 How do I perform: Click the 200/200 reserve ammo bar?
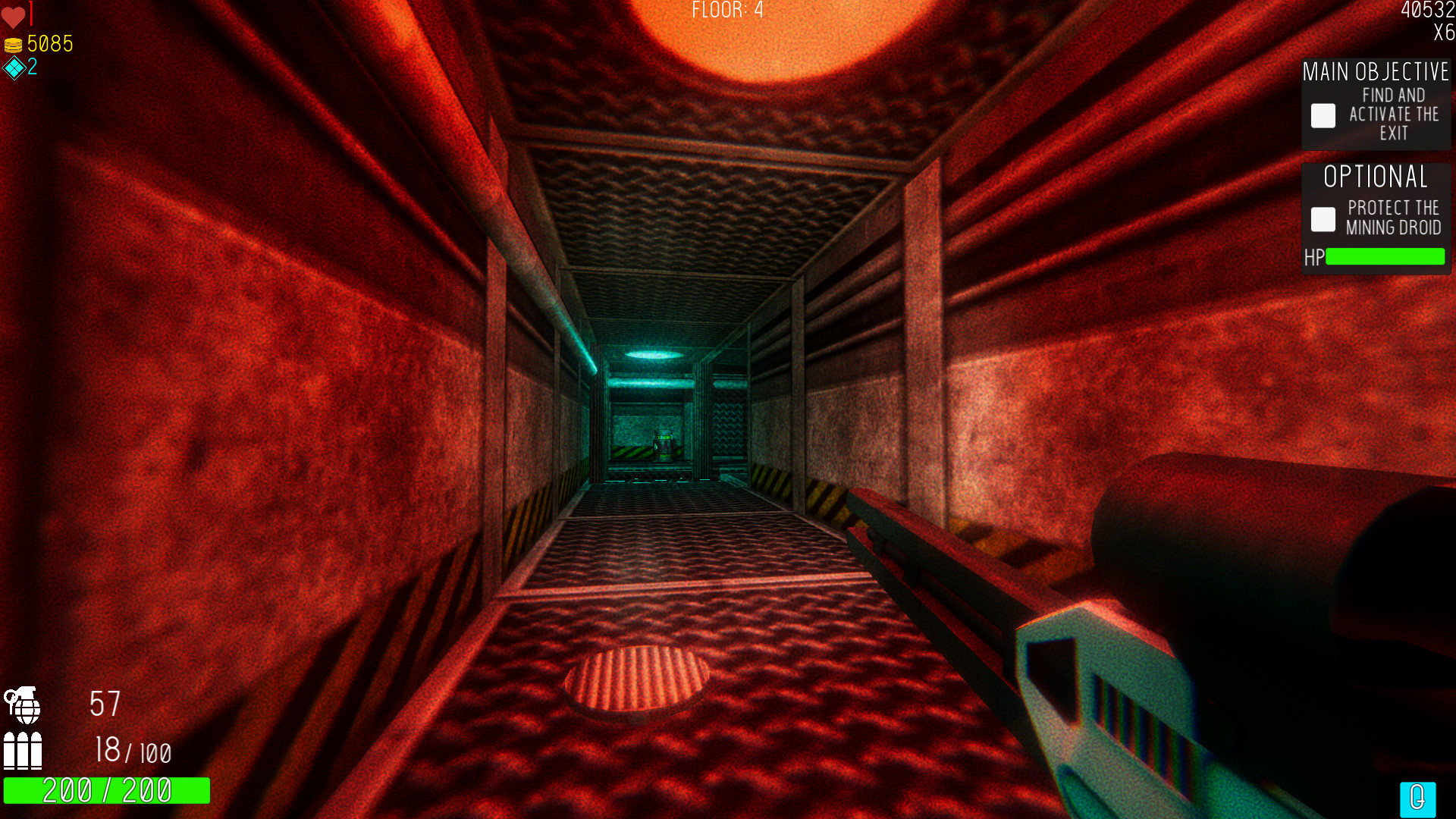pyautogui.click(x=107, y=790)
